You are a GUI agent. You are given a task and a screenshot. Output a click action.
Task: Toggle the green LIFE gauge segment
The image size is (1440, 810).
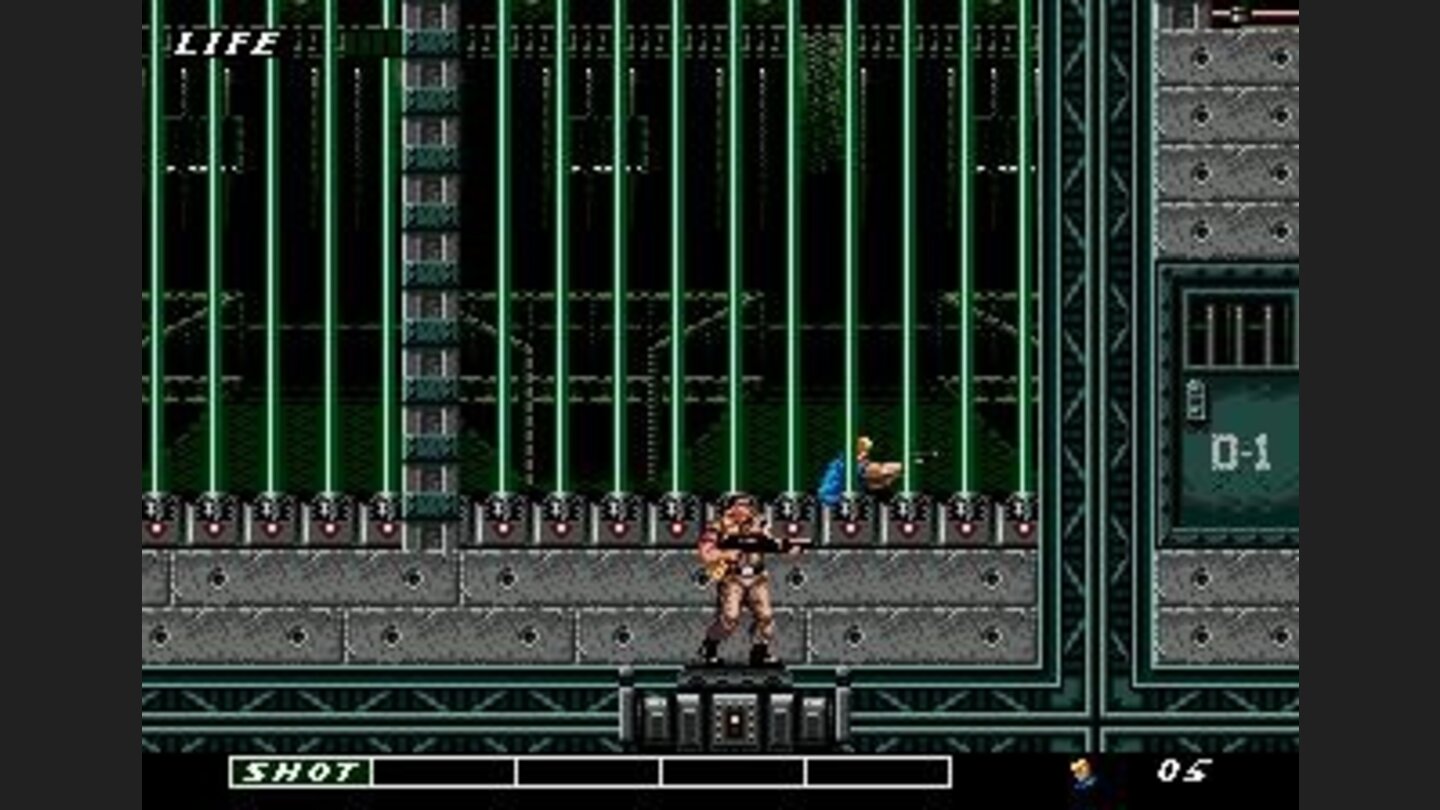[x=368, y=40]
